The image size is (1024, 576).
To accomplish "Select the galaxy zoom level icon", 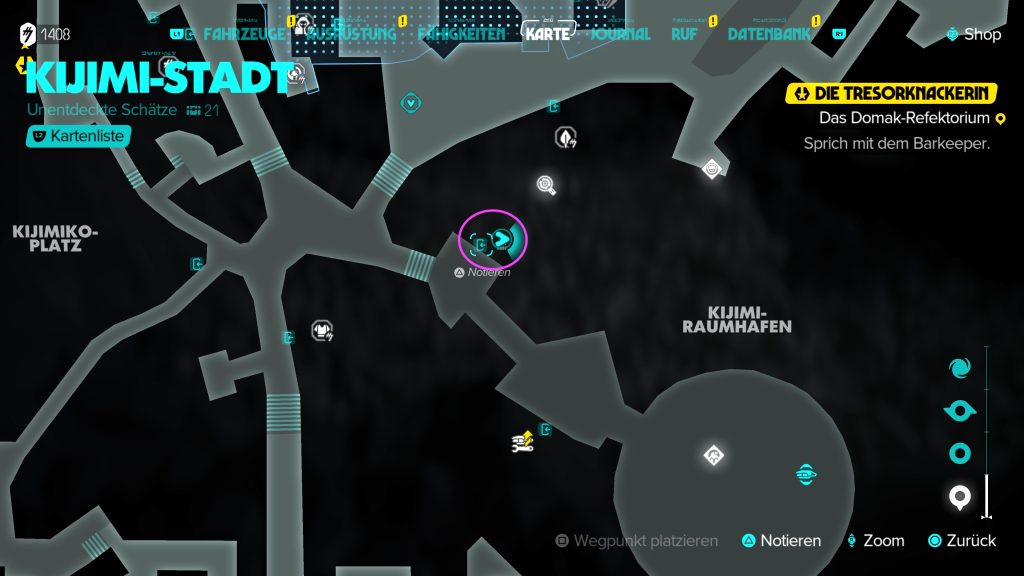I will (960, 367).
